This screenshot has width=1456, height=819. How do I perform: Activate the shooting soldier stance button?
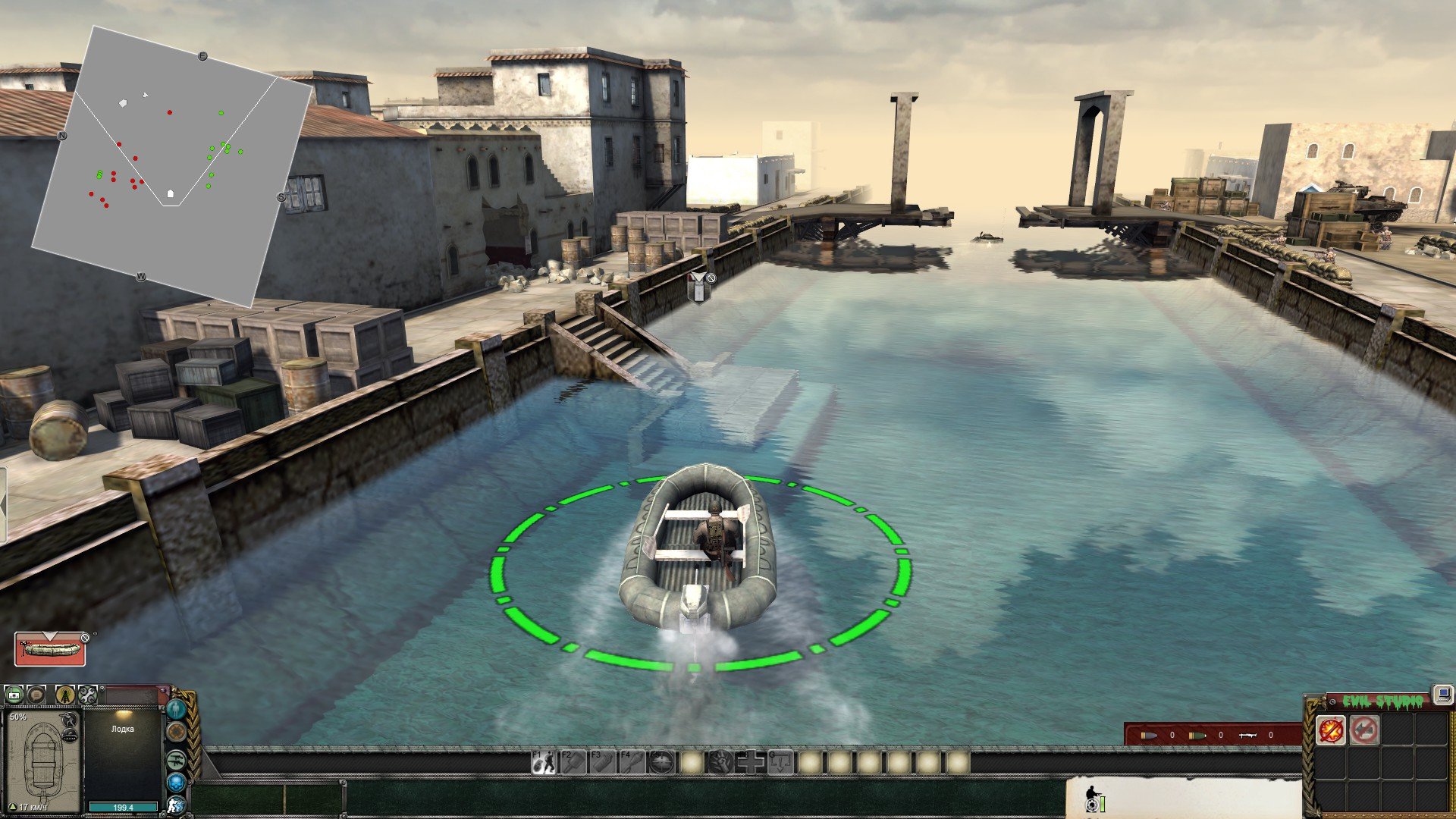(x=176, y=805)
